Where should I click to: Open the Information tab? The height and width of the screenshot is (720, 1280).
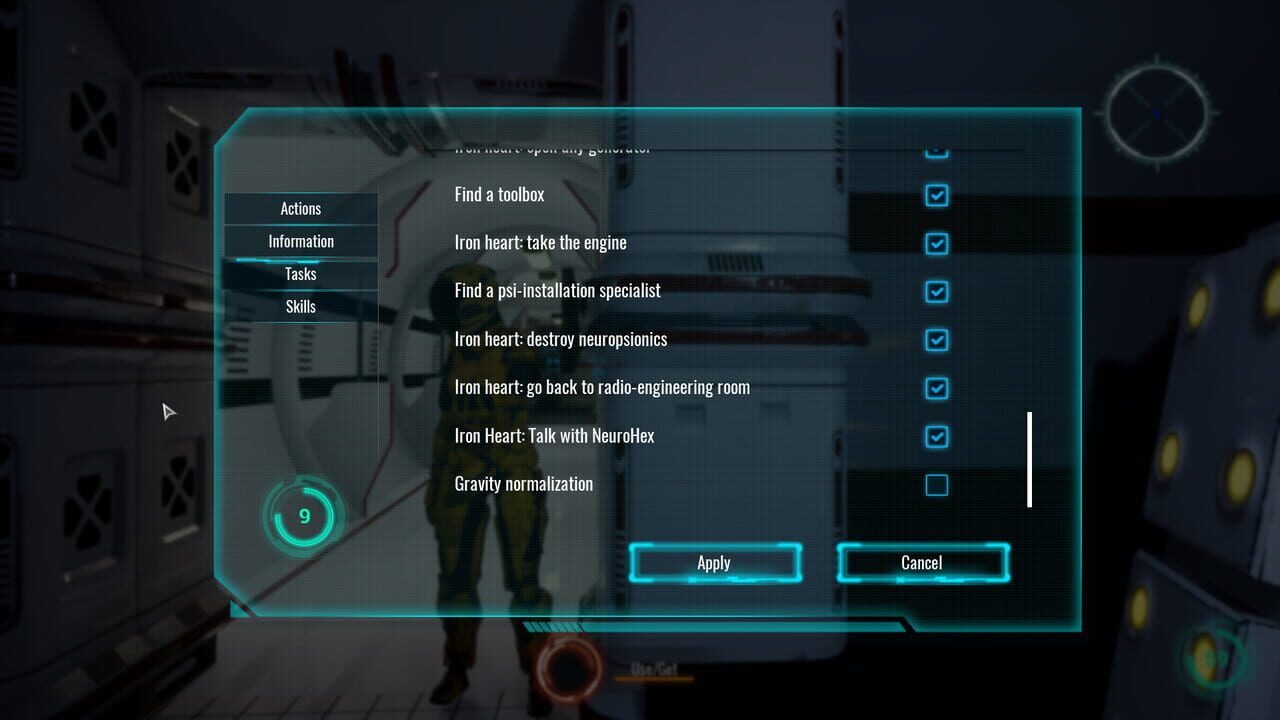point(300,241)
